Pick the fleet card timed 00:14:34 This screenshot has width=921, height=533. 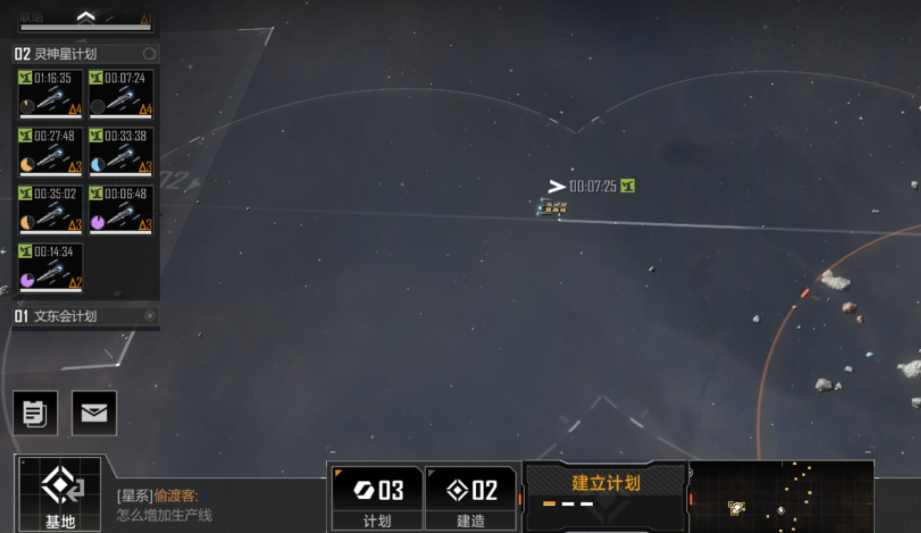pyautogui.click(x=50, y=267)
